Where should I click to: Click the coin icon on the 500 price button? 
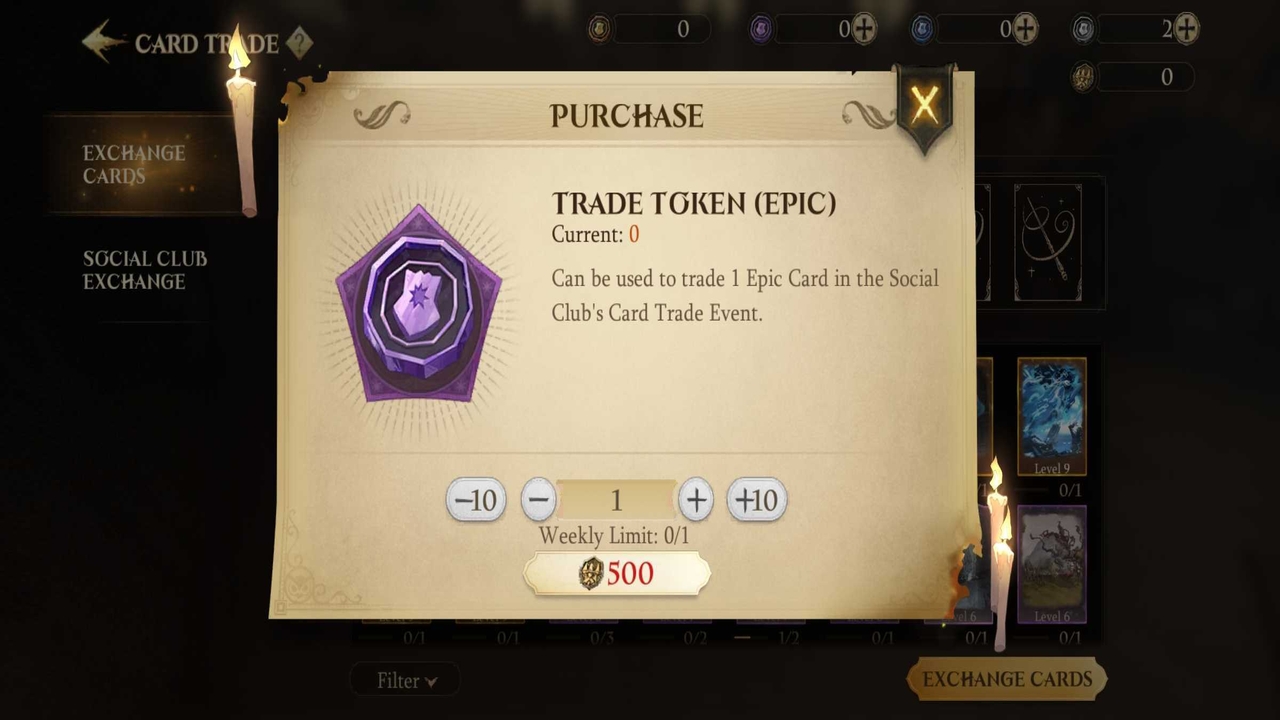pyautogui.click(x=591, y=573)
